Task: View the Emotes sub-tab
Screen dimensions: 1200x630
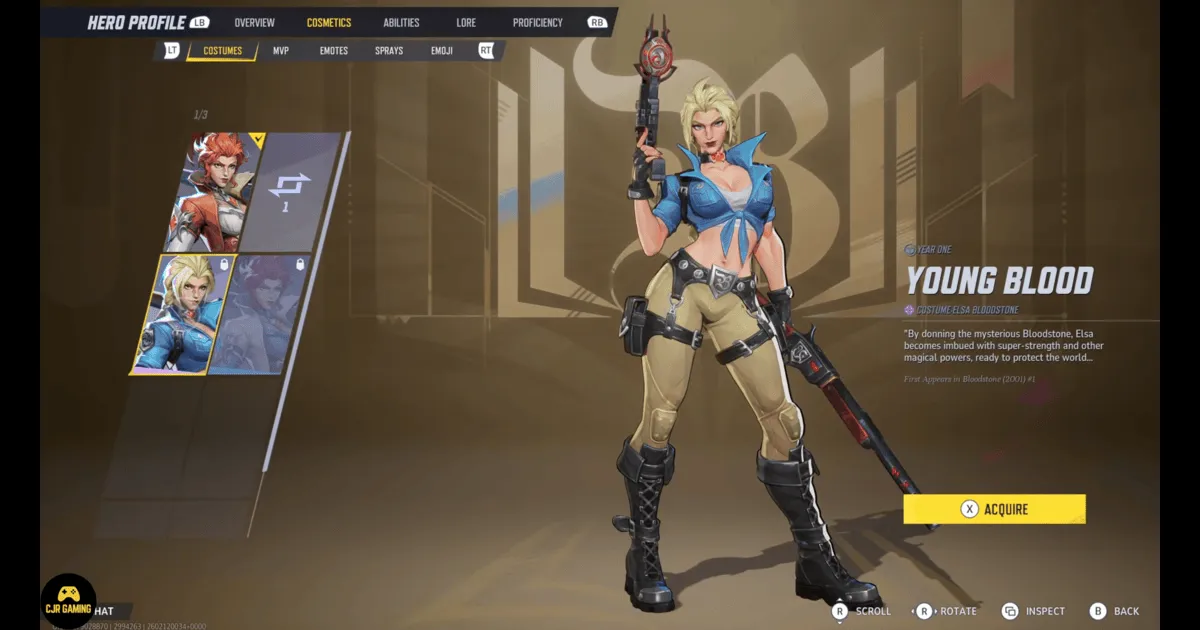Action: click(334, 51)
